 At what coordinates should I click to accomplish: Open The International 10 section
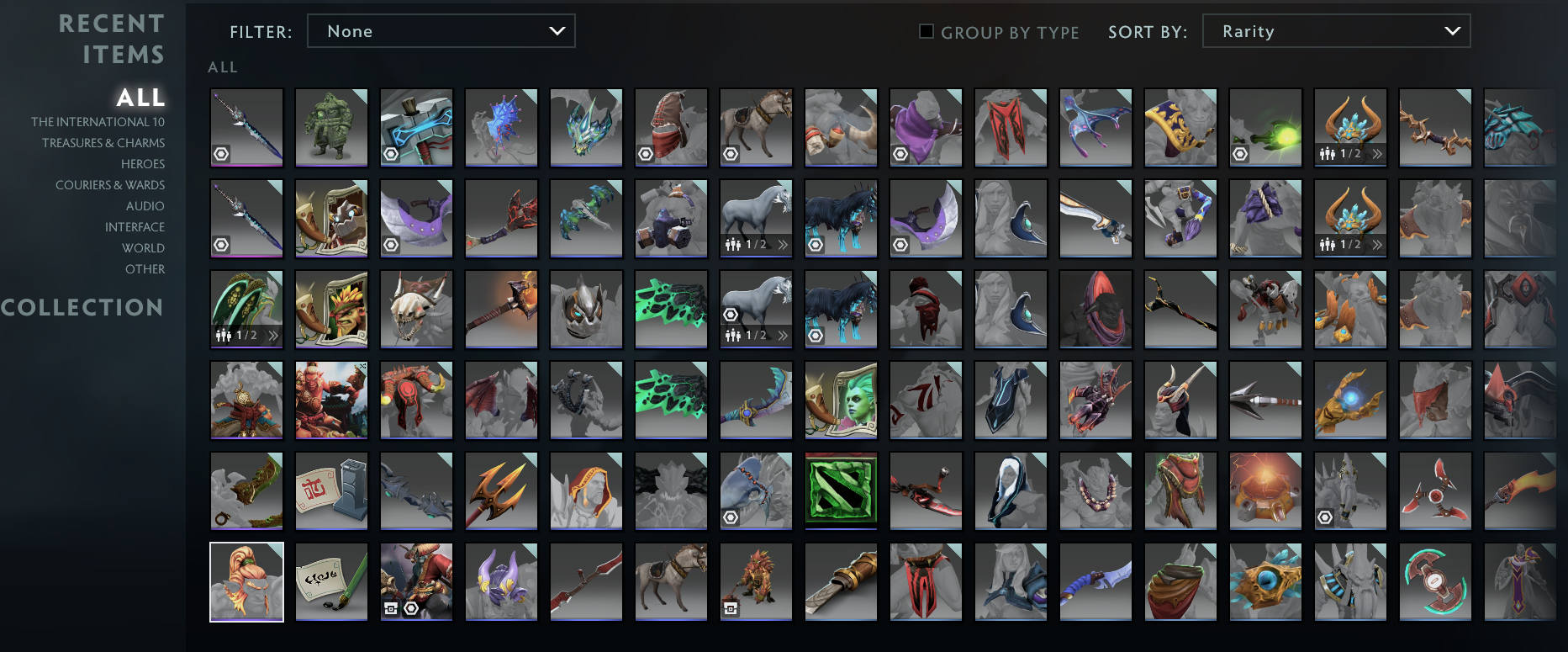click(97, 121)
